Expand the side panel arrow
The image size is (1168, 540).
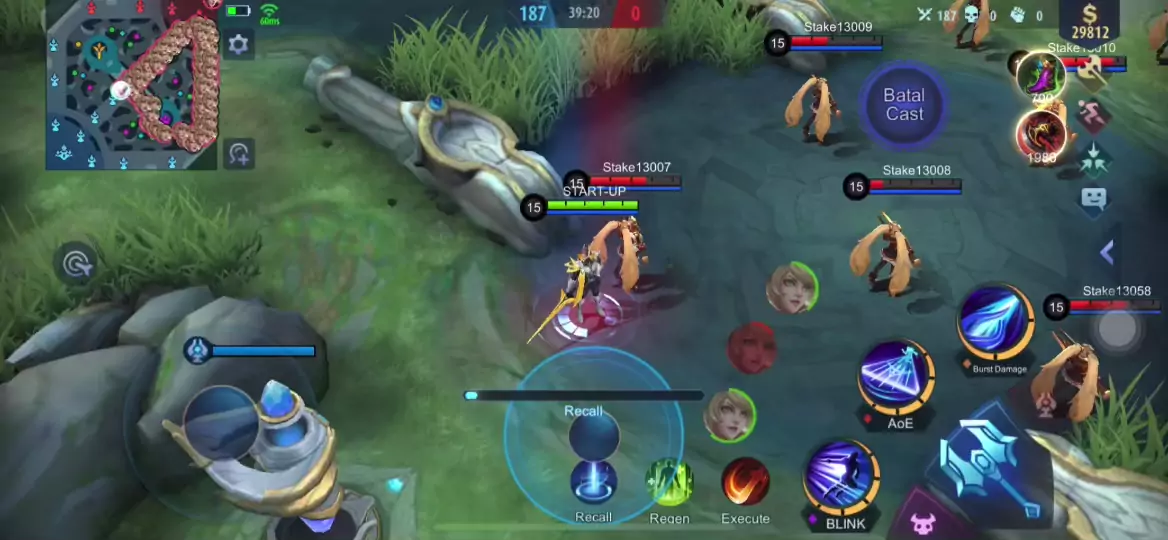(x=1107, y=252)
